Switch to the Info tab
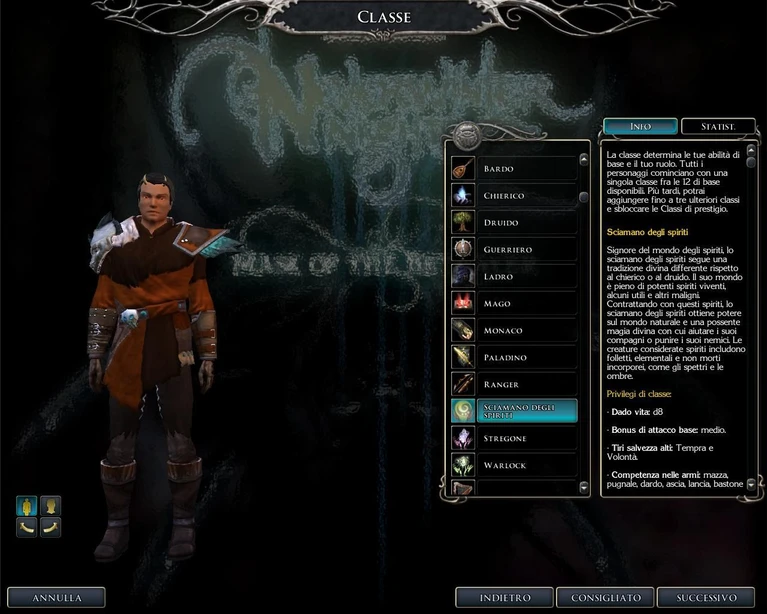This screenshot has width=767, height=614. click(x=640, y=127)
